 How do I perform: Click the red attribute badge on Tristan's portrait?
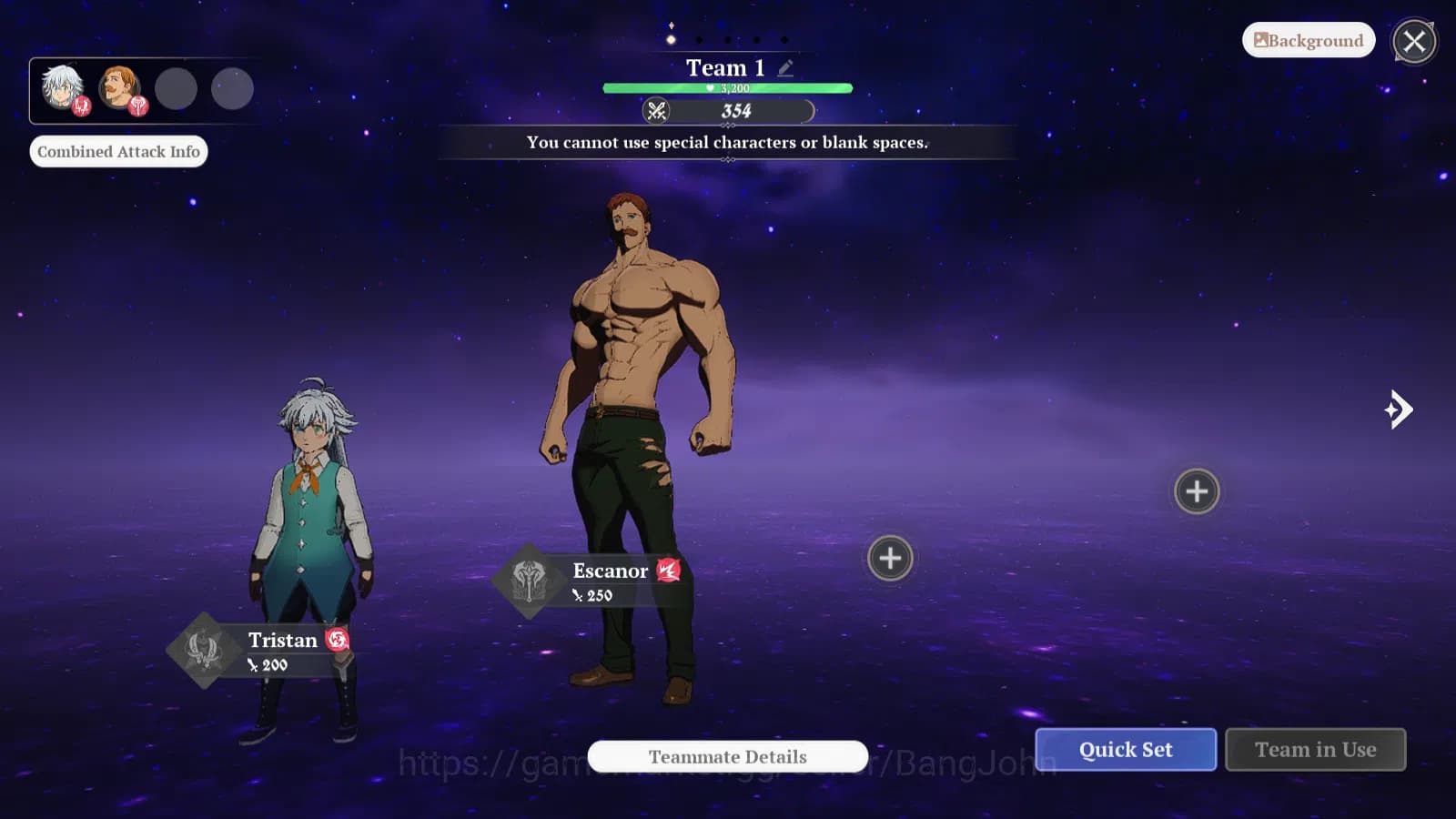click(x=81, y=106)
